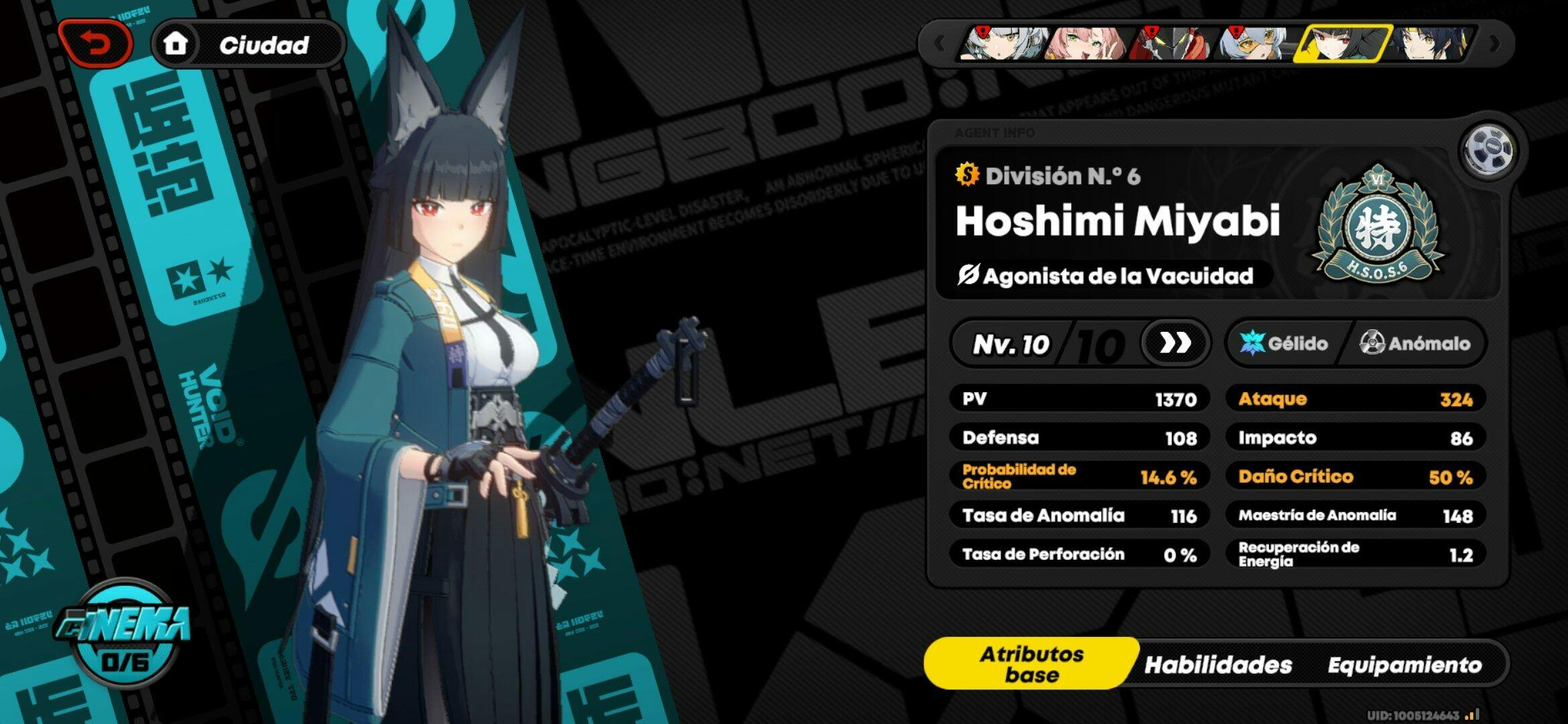This screenshot has width=1568, height=724.
Task: Click the left arrow of the agent list
Action: pos(939,44)
